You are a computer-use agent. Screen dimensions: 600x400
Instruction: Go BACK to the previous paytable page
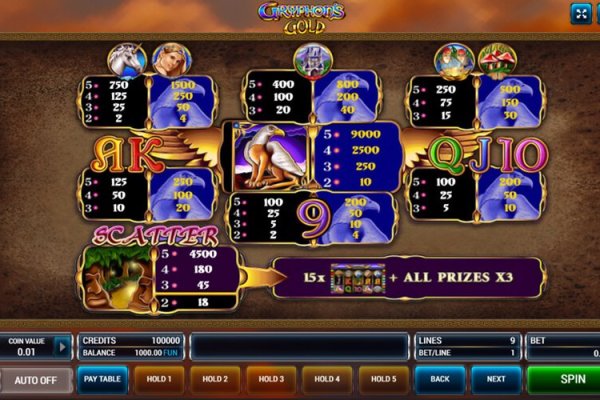click(440, 380)
